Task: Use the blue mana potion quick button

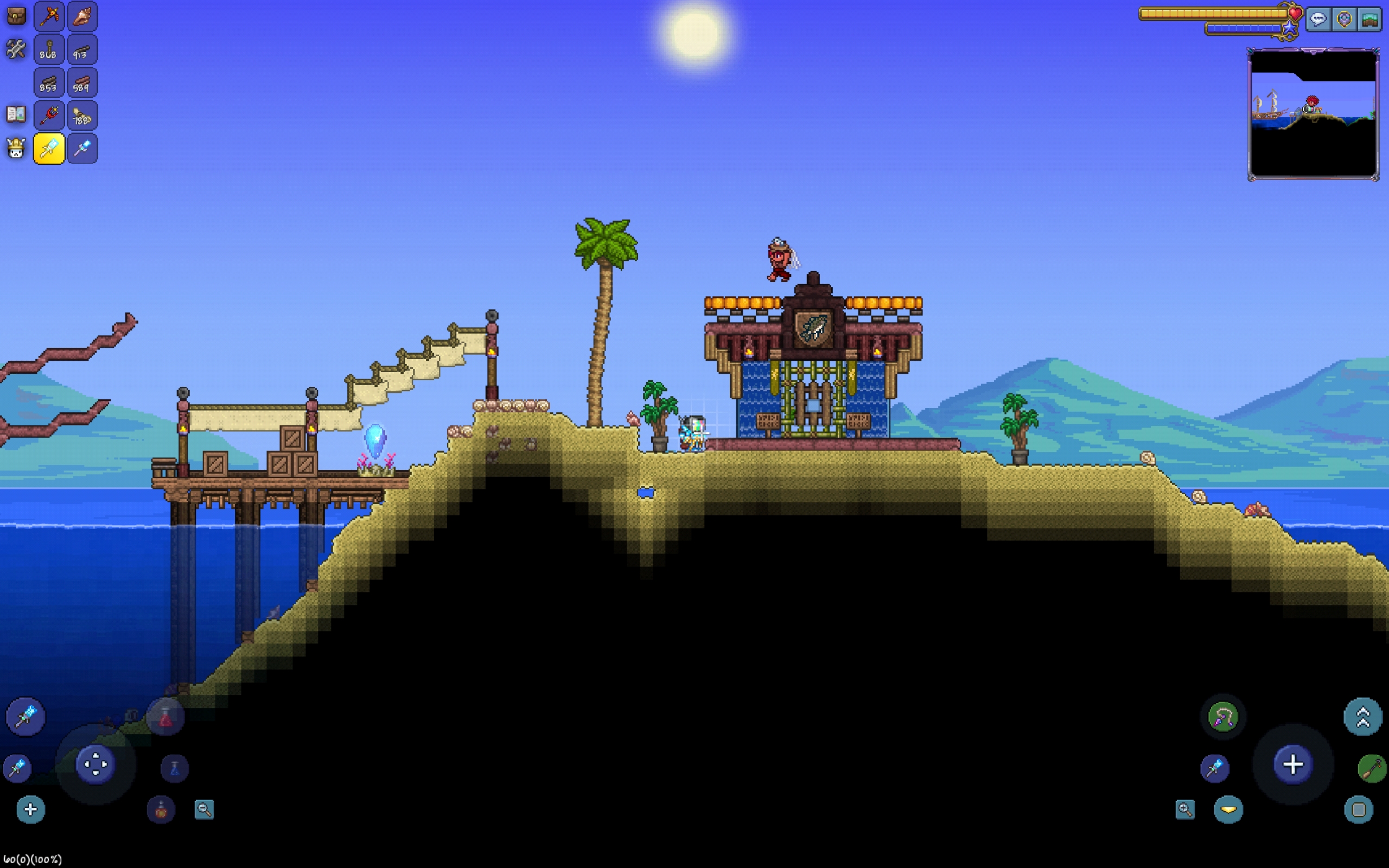Action: point(175,768)
